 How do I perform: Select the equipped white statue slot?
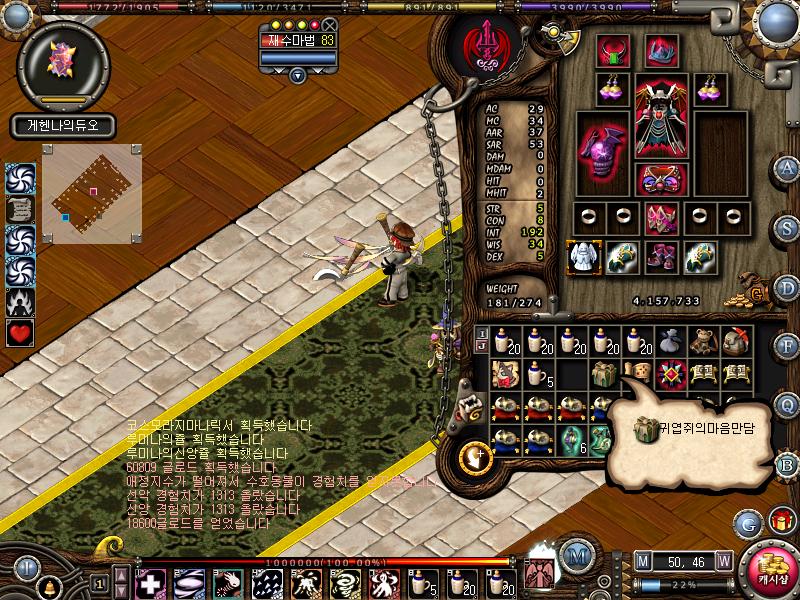tap(583, 256)
